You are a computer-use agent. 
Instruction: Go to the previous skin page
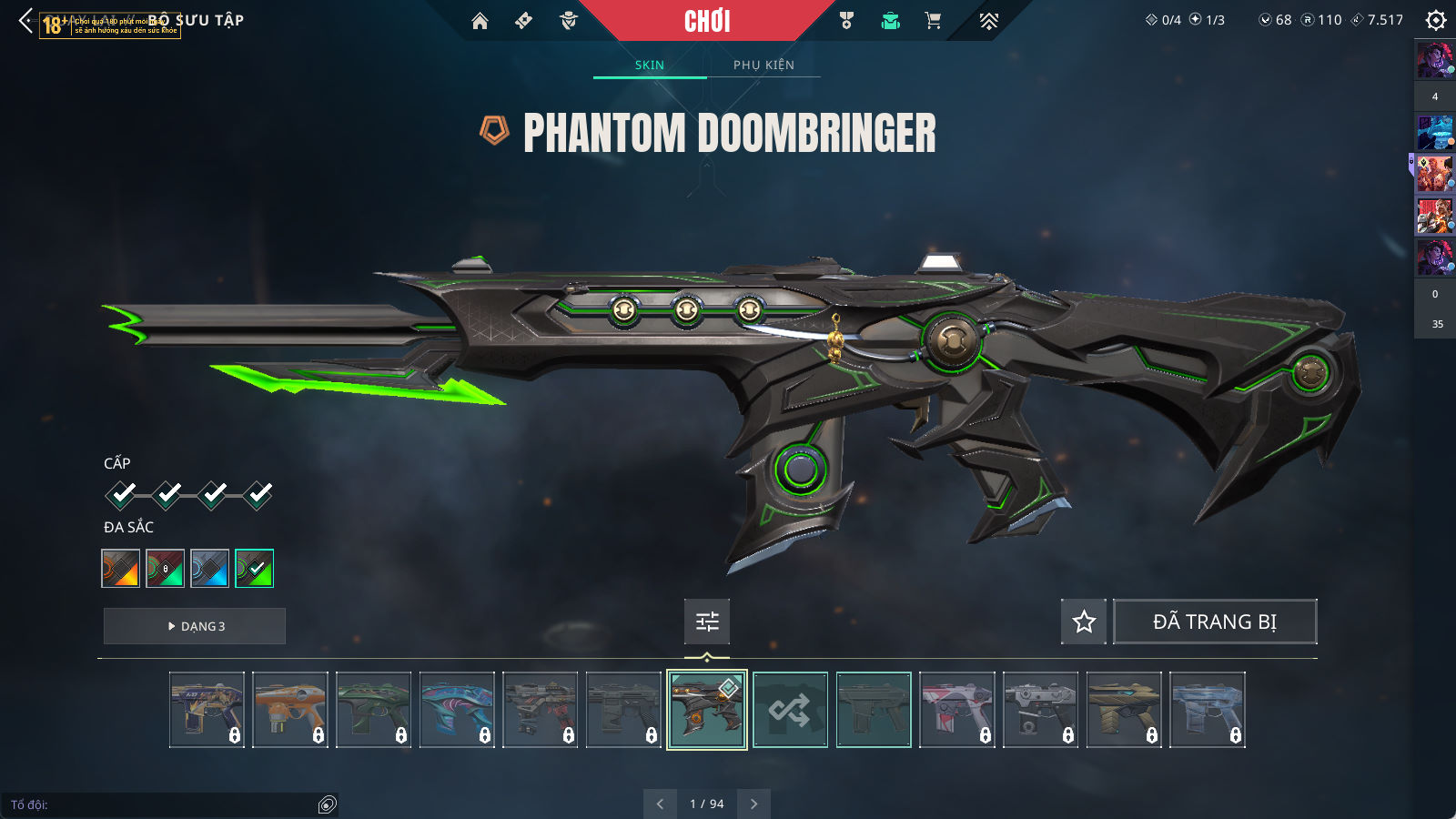(660, 804)
